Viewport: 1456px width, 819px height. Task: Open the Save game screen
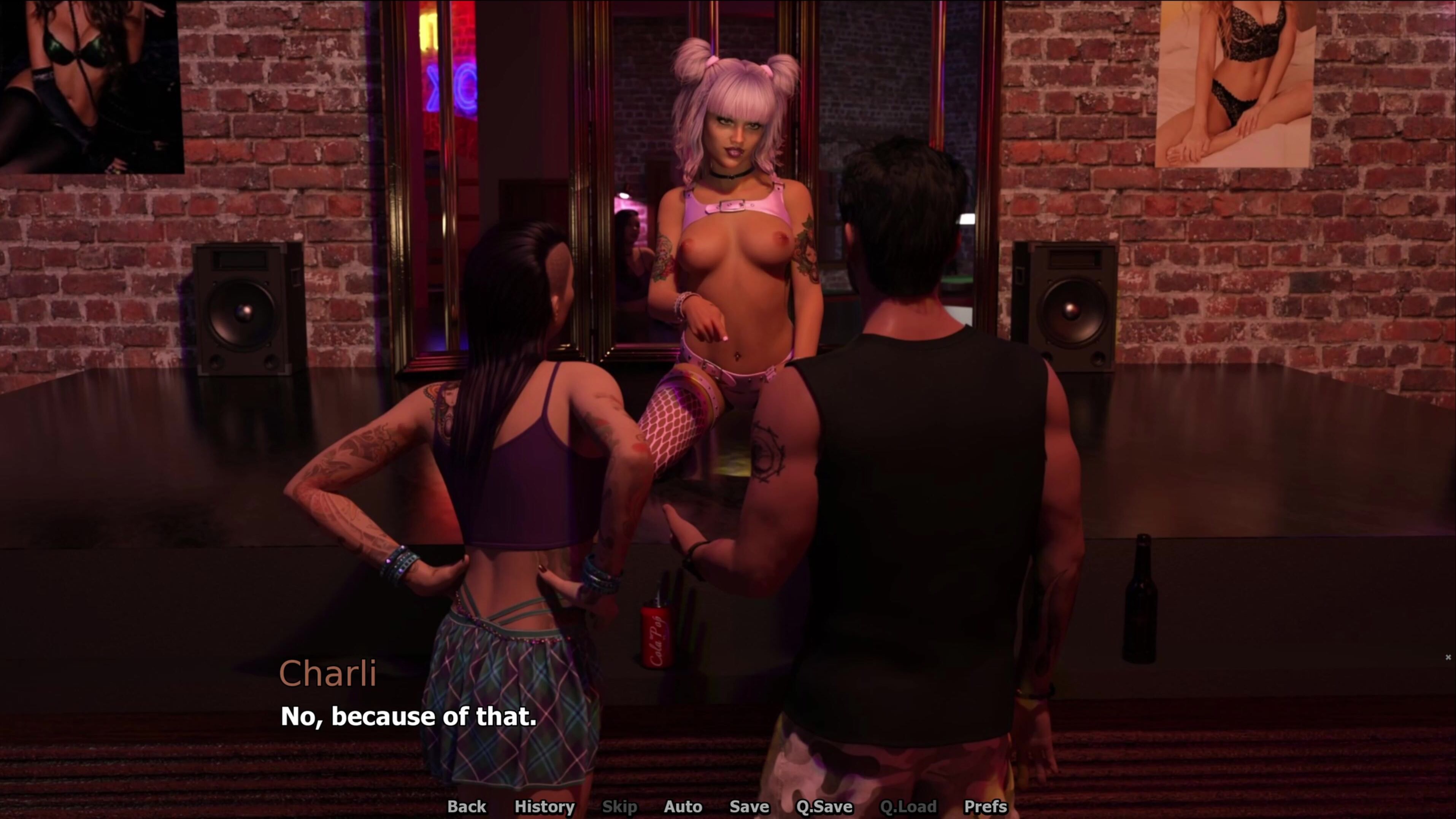[x=749, y=806]
